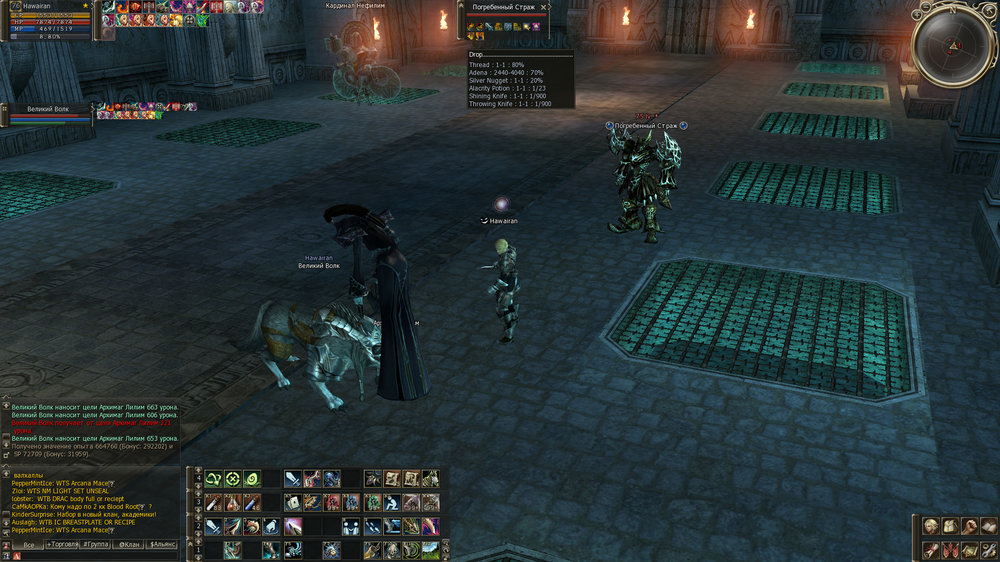Open the clan red banners icon
This screenshot has height=562, width=1000.
(949, 549)
